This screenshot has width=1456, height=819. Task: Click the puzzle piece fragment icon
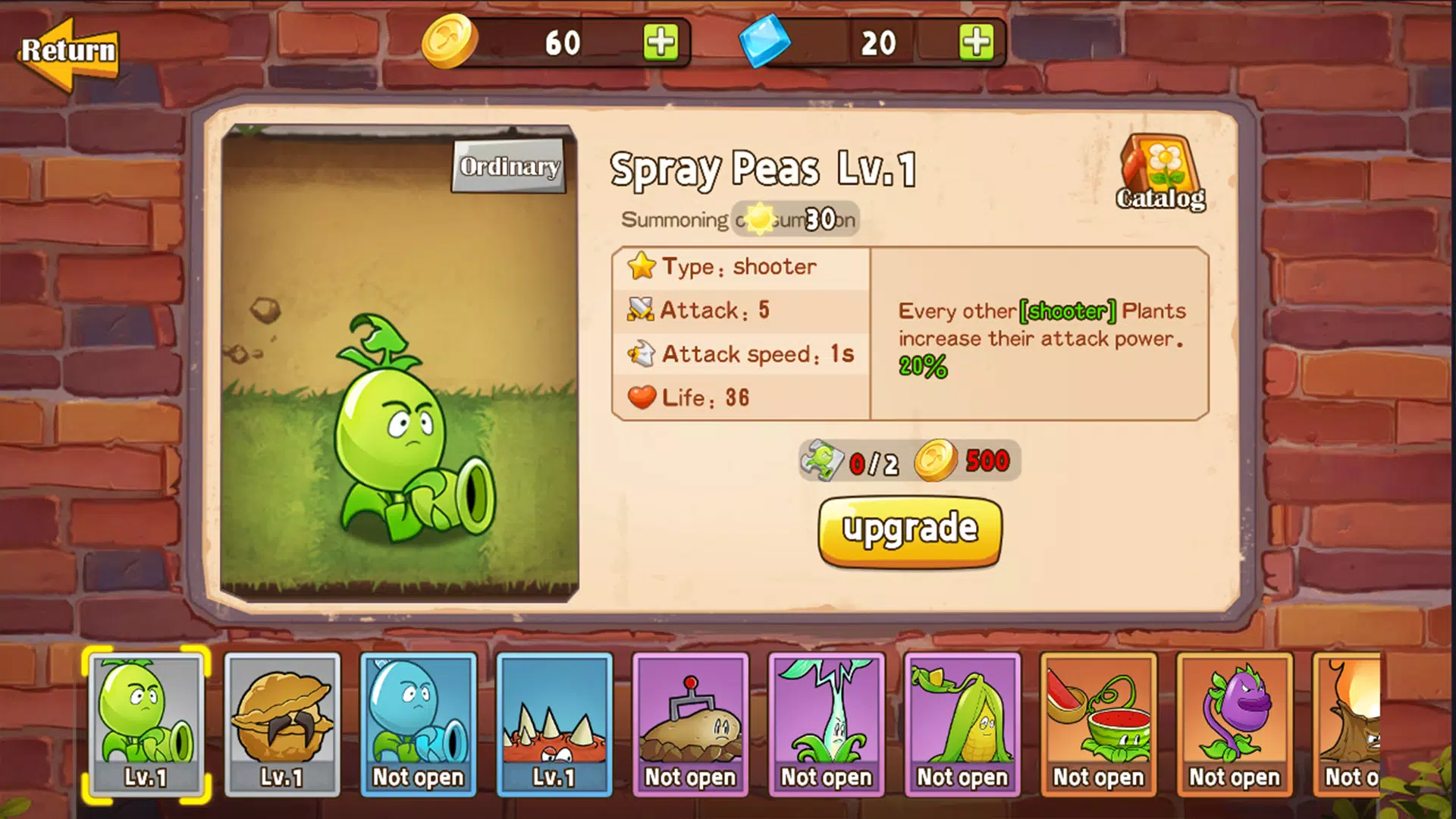point(823,459)
